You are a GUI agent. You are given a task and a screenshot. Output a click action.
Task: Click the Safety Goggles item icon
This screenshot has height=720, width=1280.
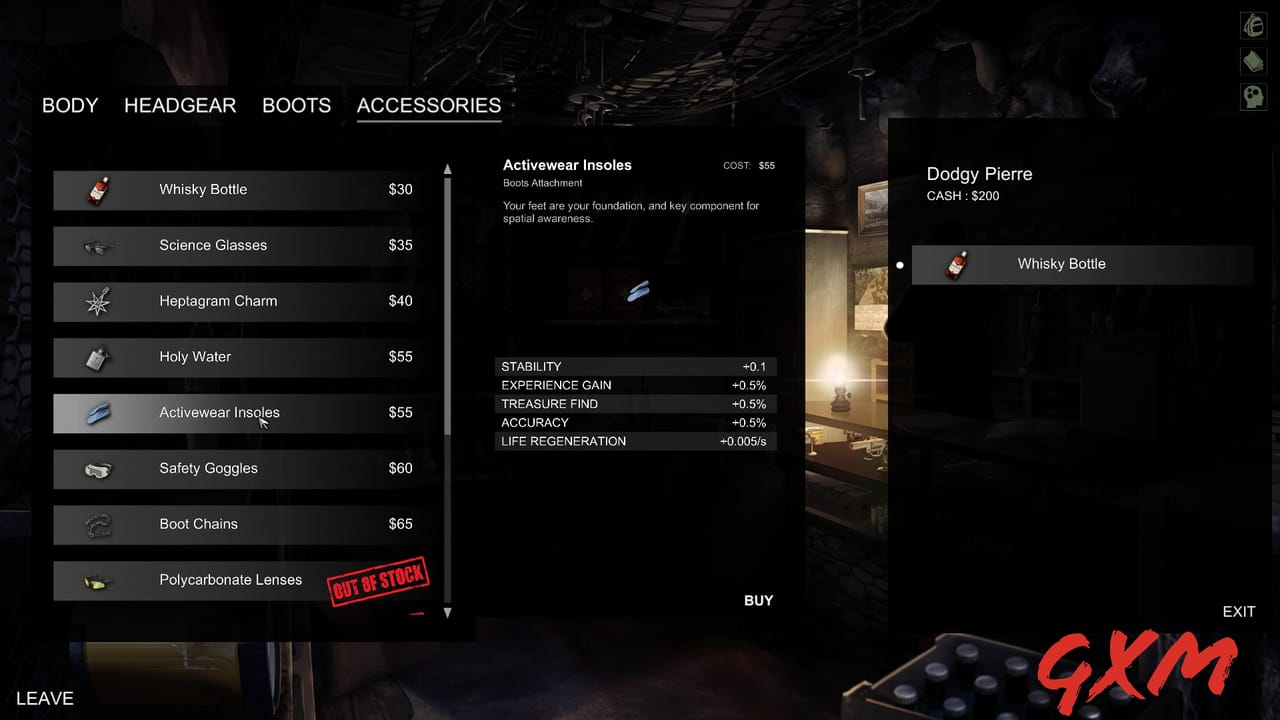click(98, 468)
